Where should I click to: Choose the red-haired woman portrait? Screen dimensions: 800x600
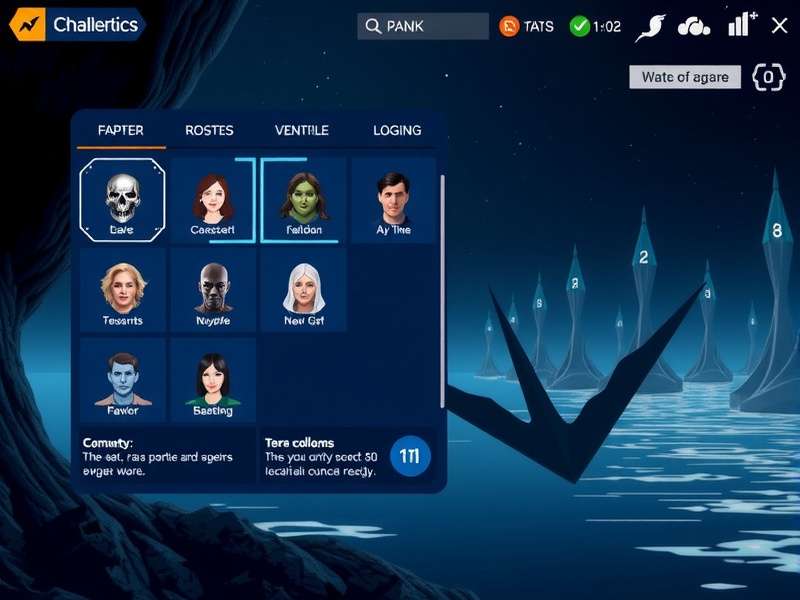[212, 200]
